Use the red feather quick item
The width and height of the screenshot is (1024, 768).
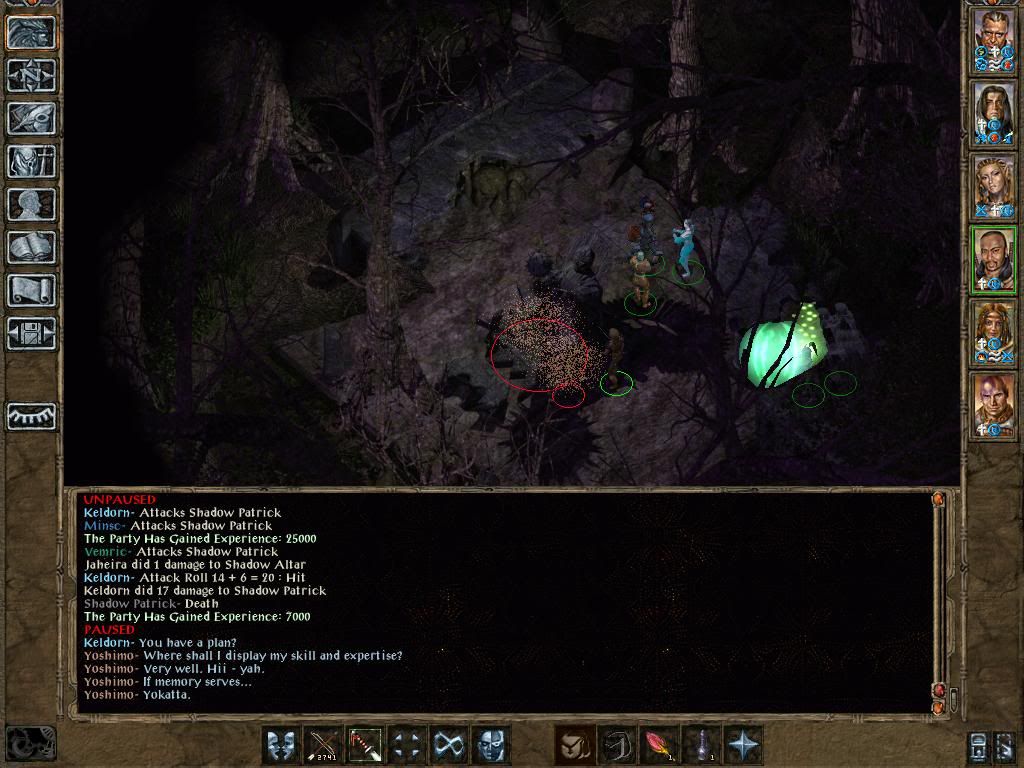658,745
